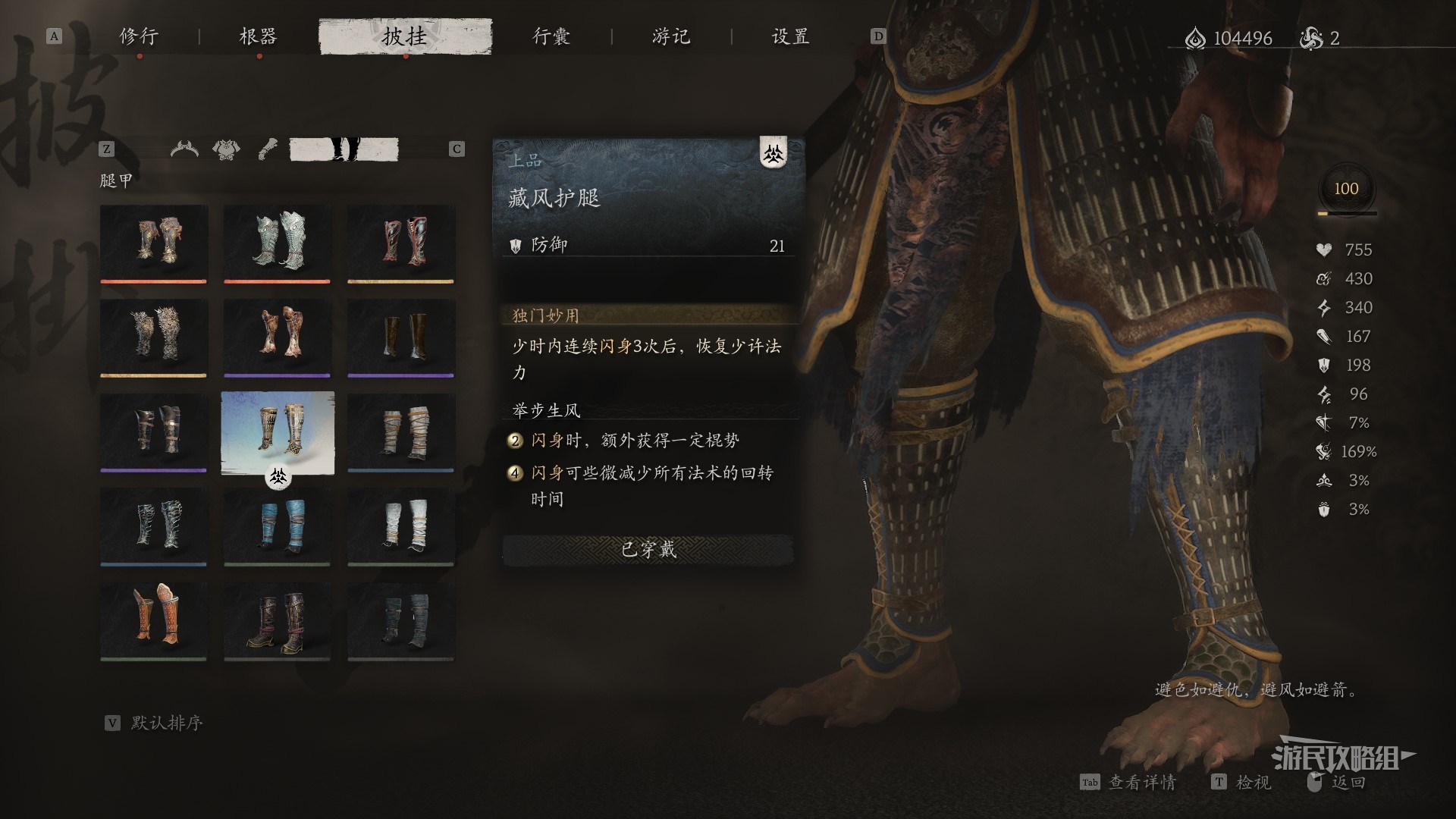The image size is (1456, 819).
Task: Change sorting with 默认排序
Action: click(166, 723)
